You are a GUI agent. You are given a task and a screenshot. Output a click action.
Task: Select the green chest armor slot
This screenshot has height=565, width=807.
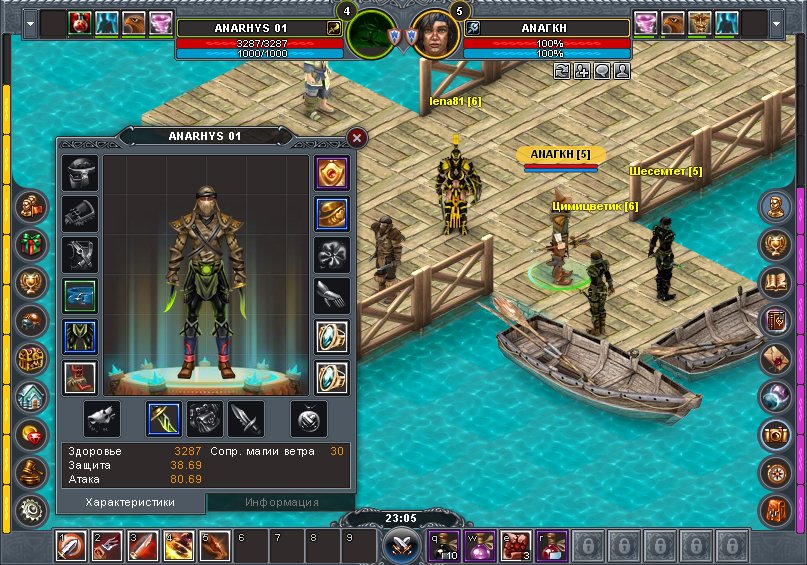(80, 337)
